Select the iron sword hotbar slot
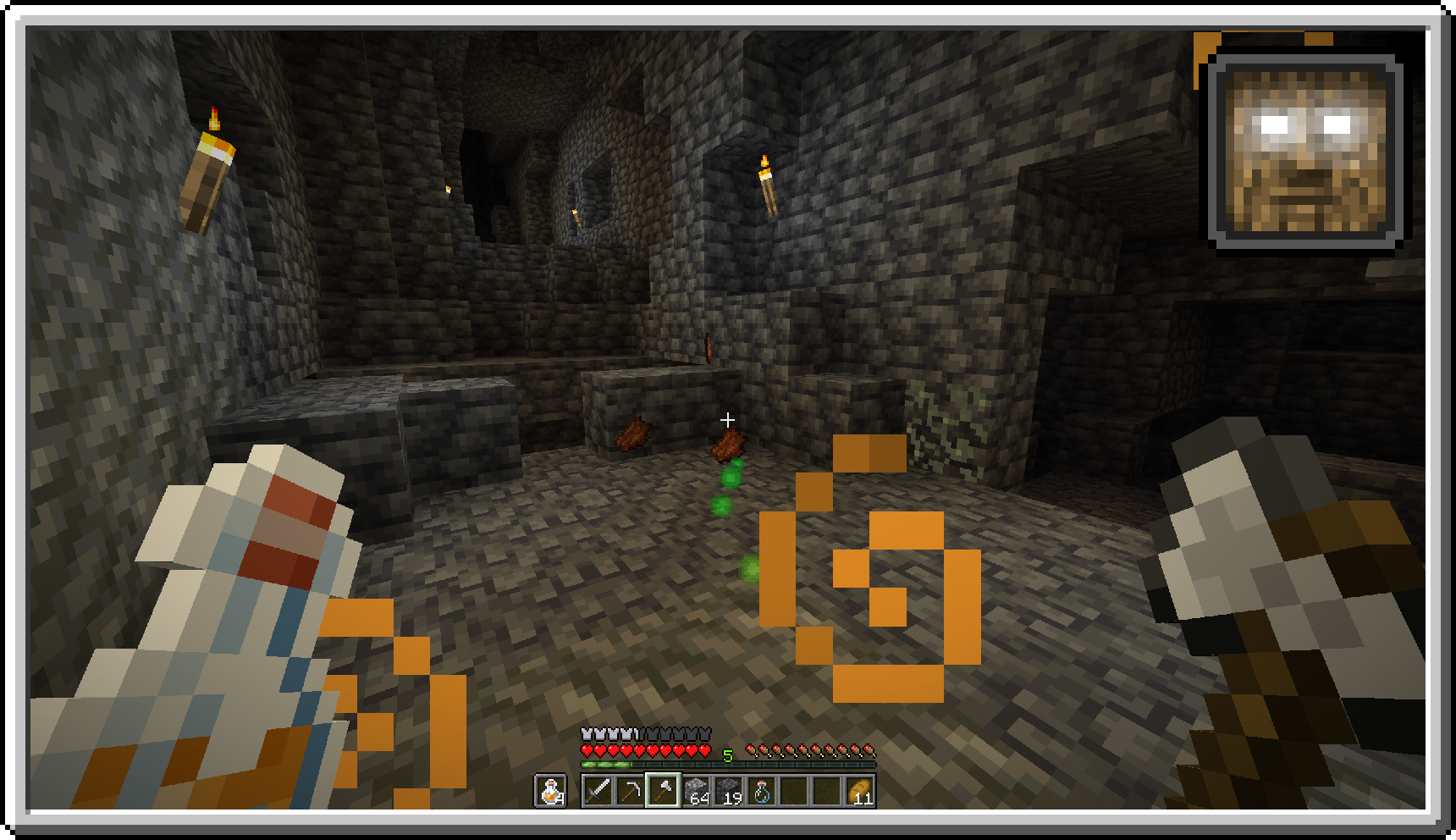This screenshot has width=1456, height=840. tap(598, 791)
